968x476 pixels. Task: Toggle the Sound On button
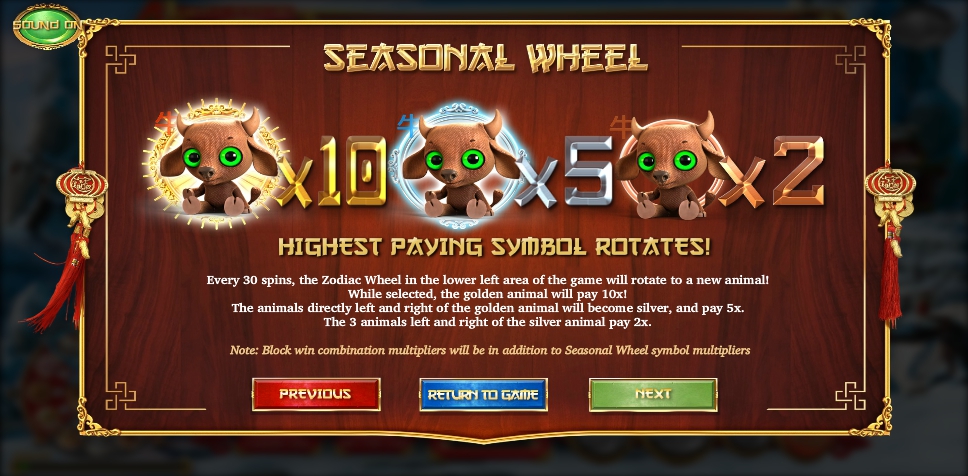click(46, 26)
